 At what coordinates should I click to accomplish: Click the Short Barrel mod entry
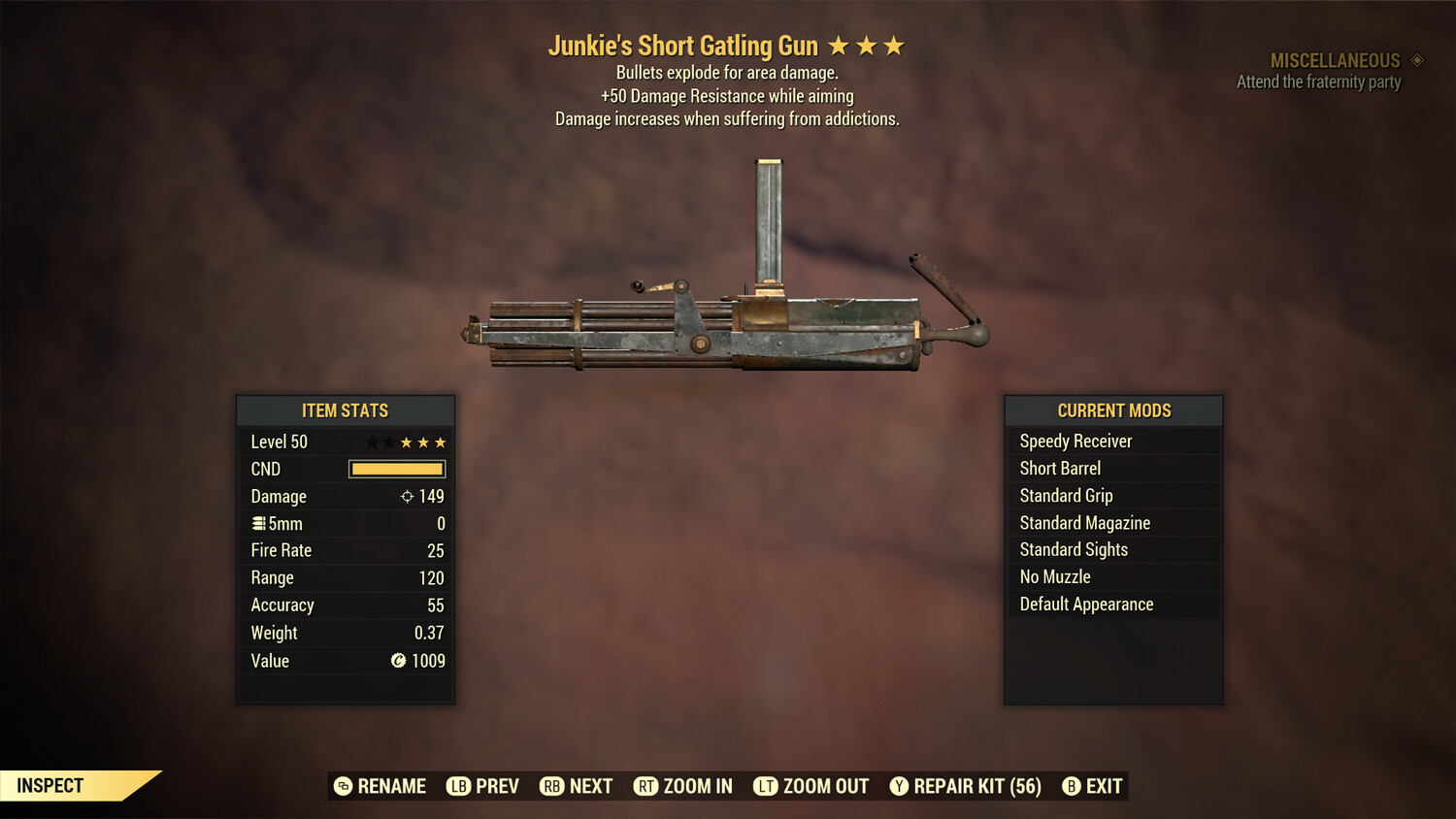pos(1060,468)
